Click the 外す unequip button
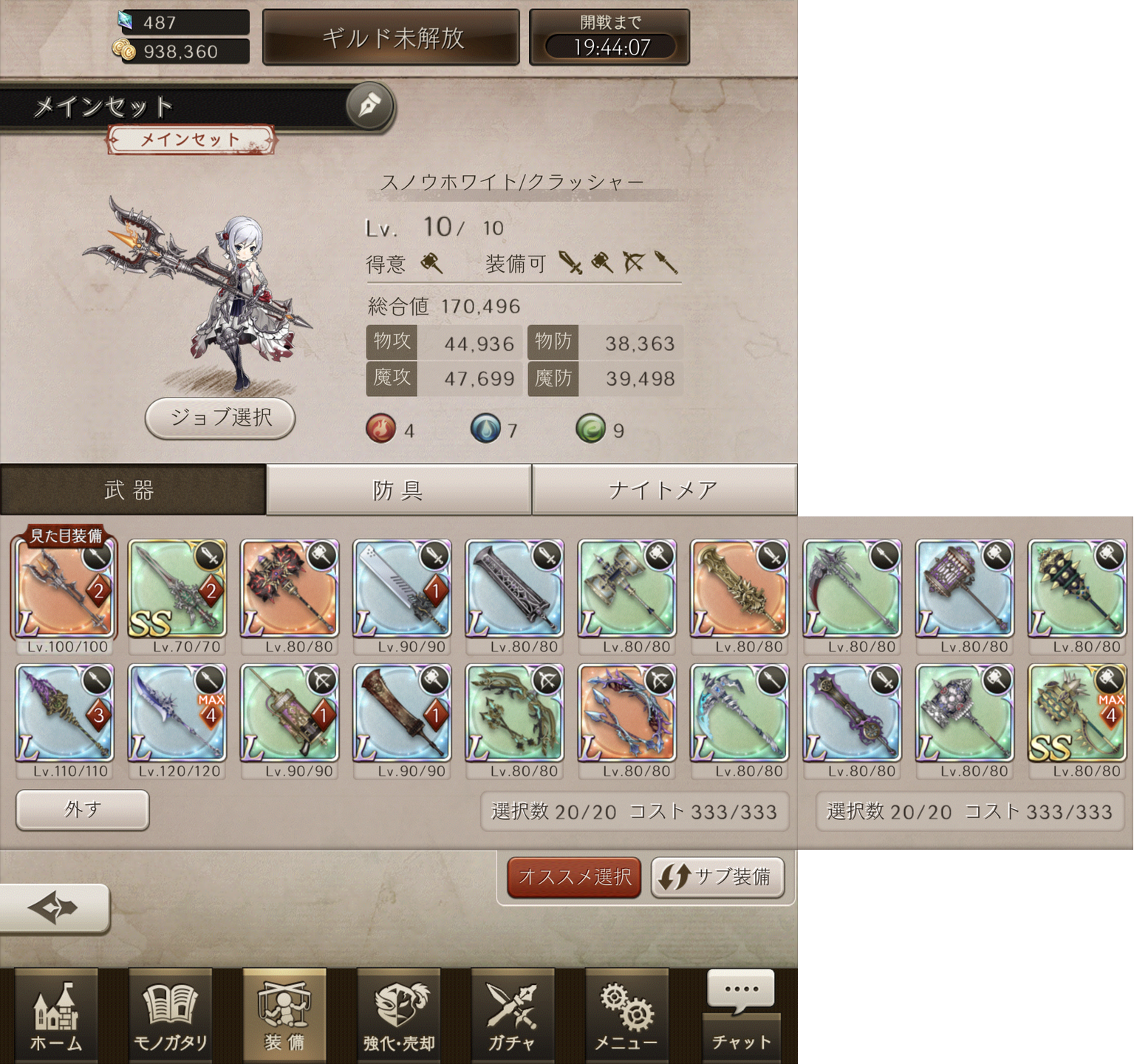The height and width of the screenshot is (1064, 1134). pos(83,810)
